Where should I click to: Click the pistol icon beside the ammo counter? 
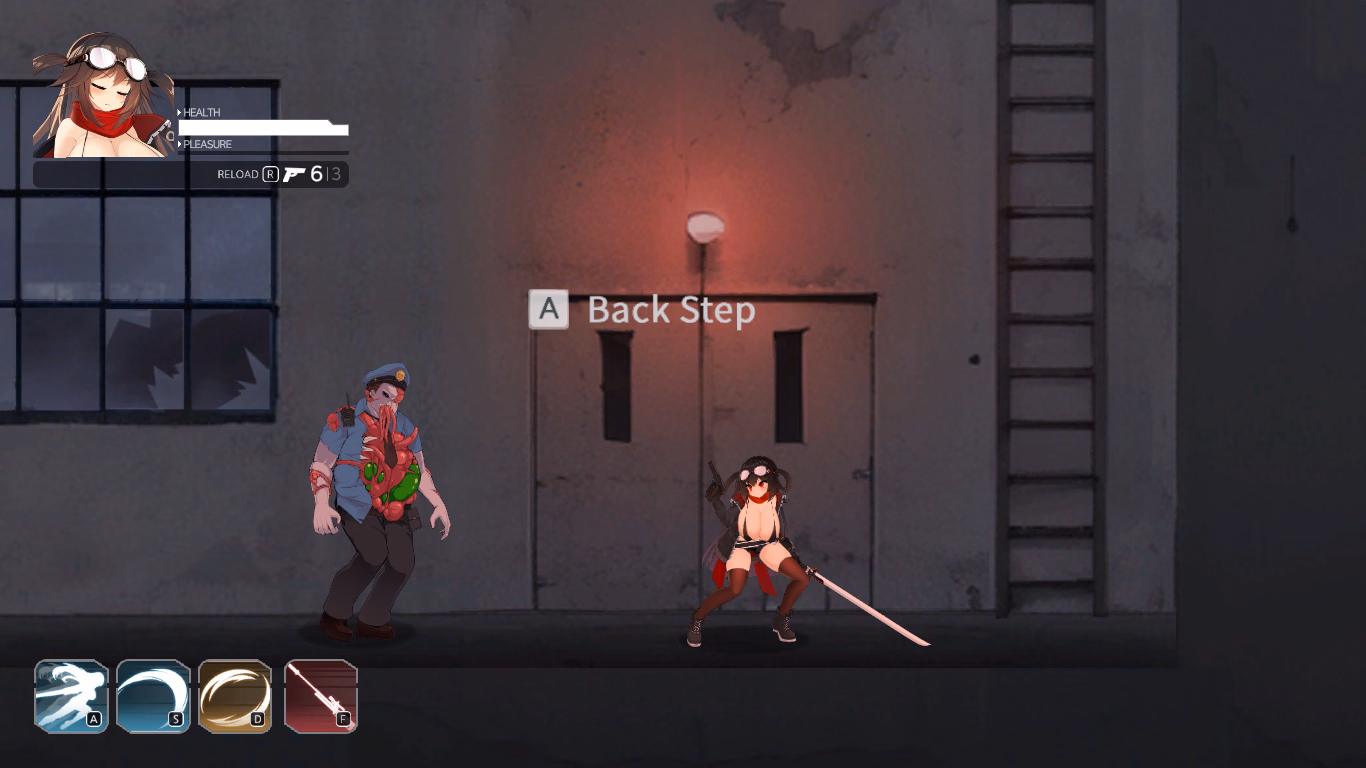[x=294, y=173]
